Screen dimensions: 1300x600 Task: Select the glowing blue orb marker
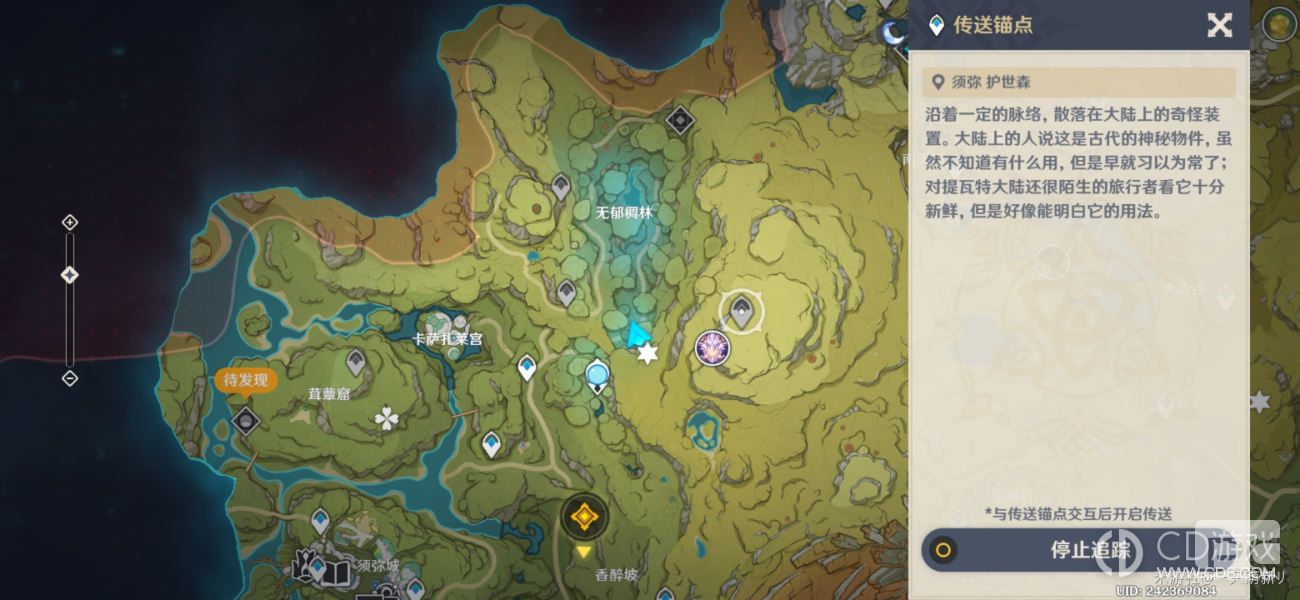(597, 375)
